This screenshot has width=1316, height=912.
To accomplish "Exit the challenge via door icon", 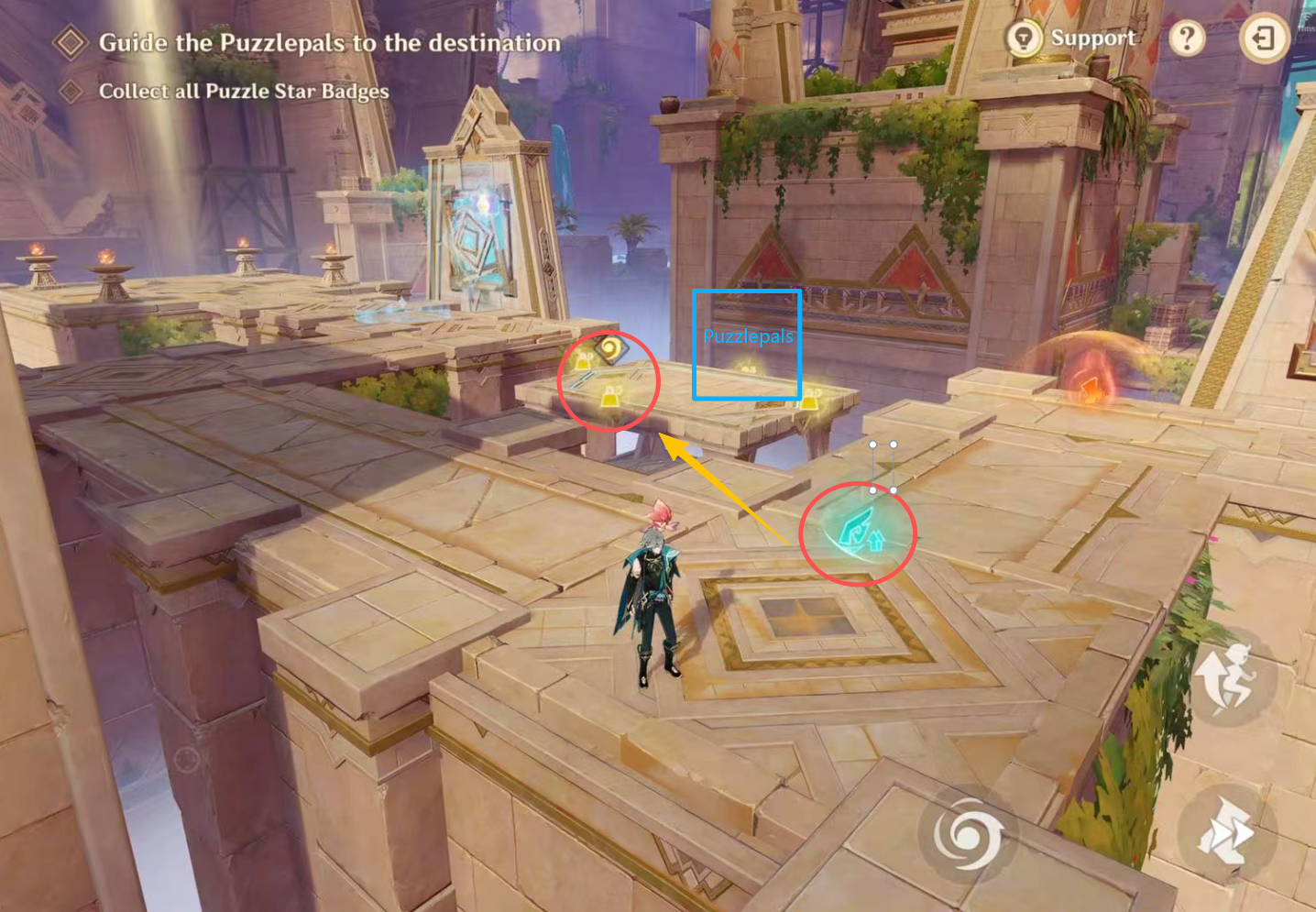I will coord(1264,38).
